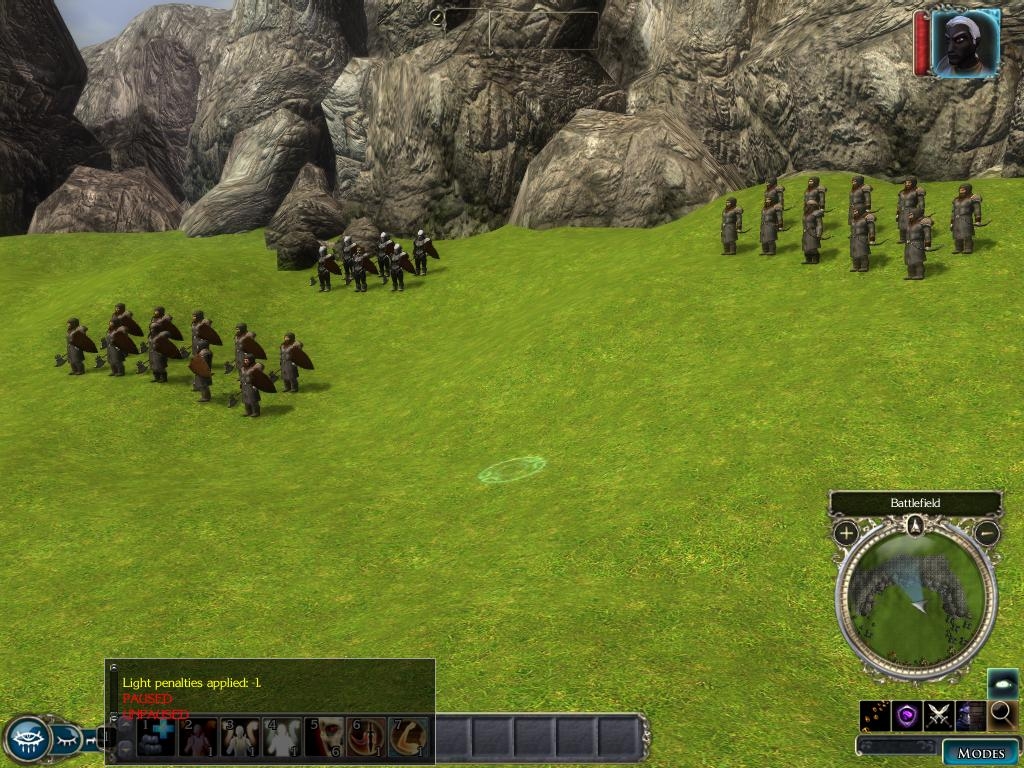This screenshot has height=768, width=1024.
Task: Zoom in the minimap with plus button
Action: click(846, 532)
